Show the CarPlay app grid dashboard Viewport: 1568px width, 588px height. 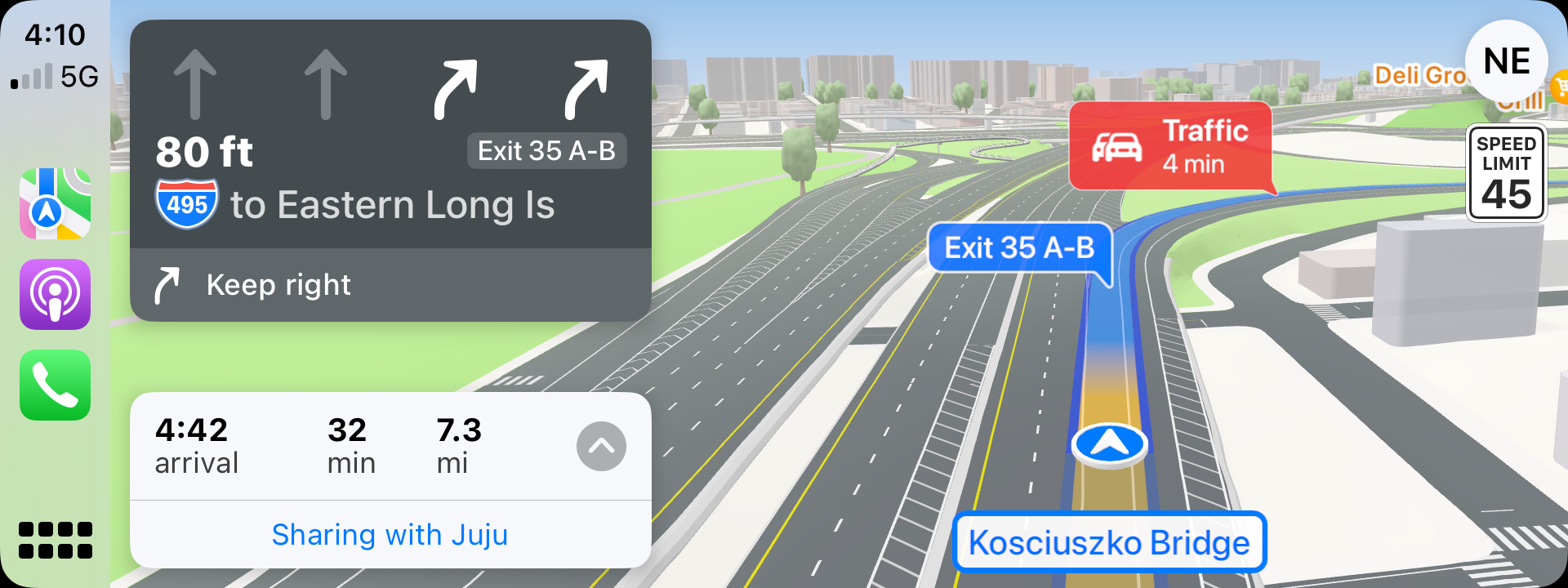coord(55,540)
